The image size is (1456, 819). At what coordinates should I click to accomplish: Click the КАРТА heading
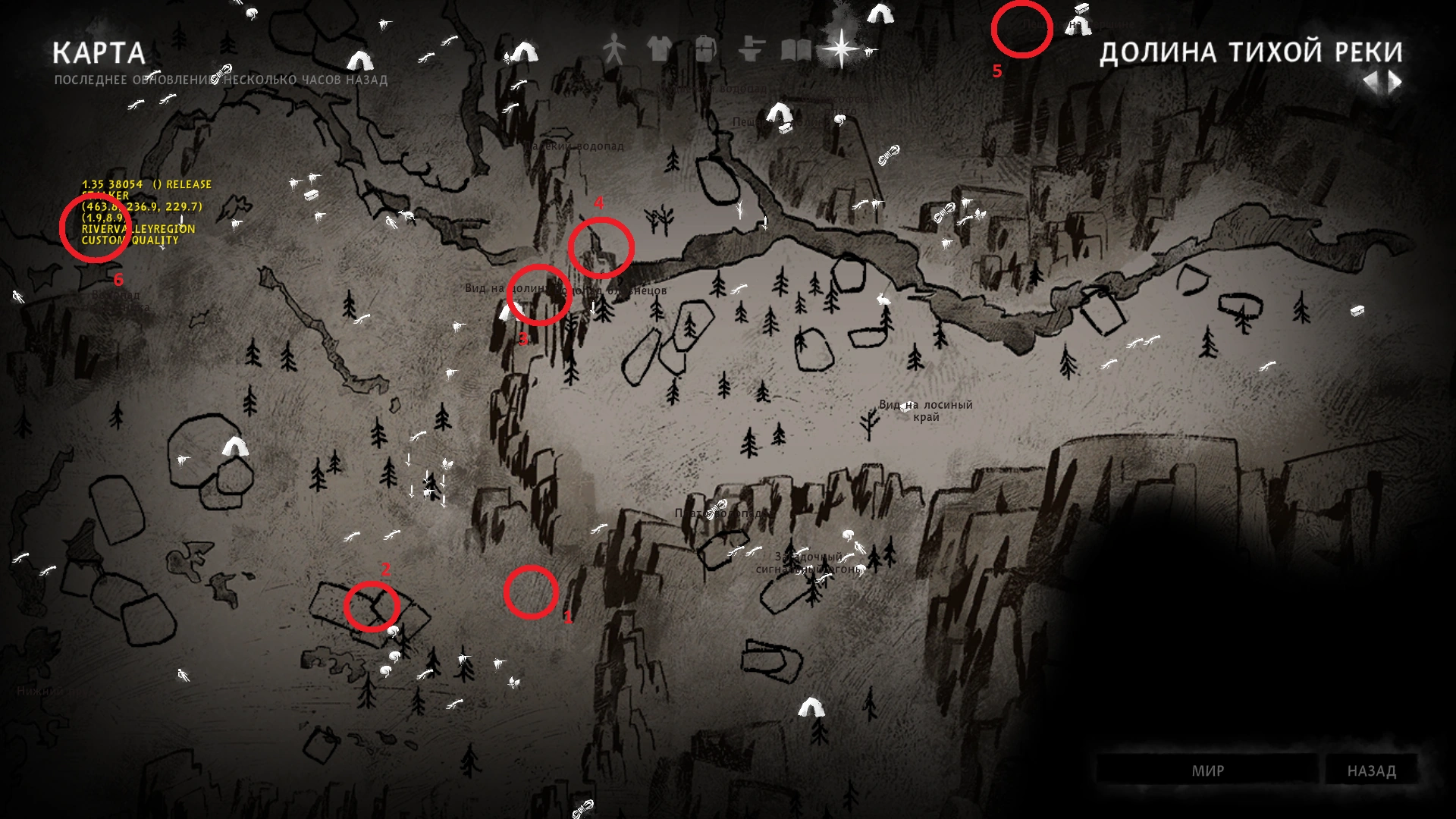click(99, 53)
